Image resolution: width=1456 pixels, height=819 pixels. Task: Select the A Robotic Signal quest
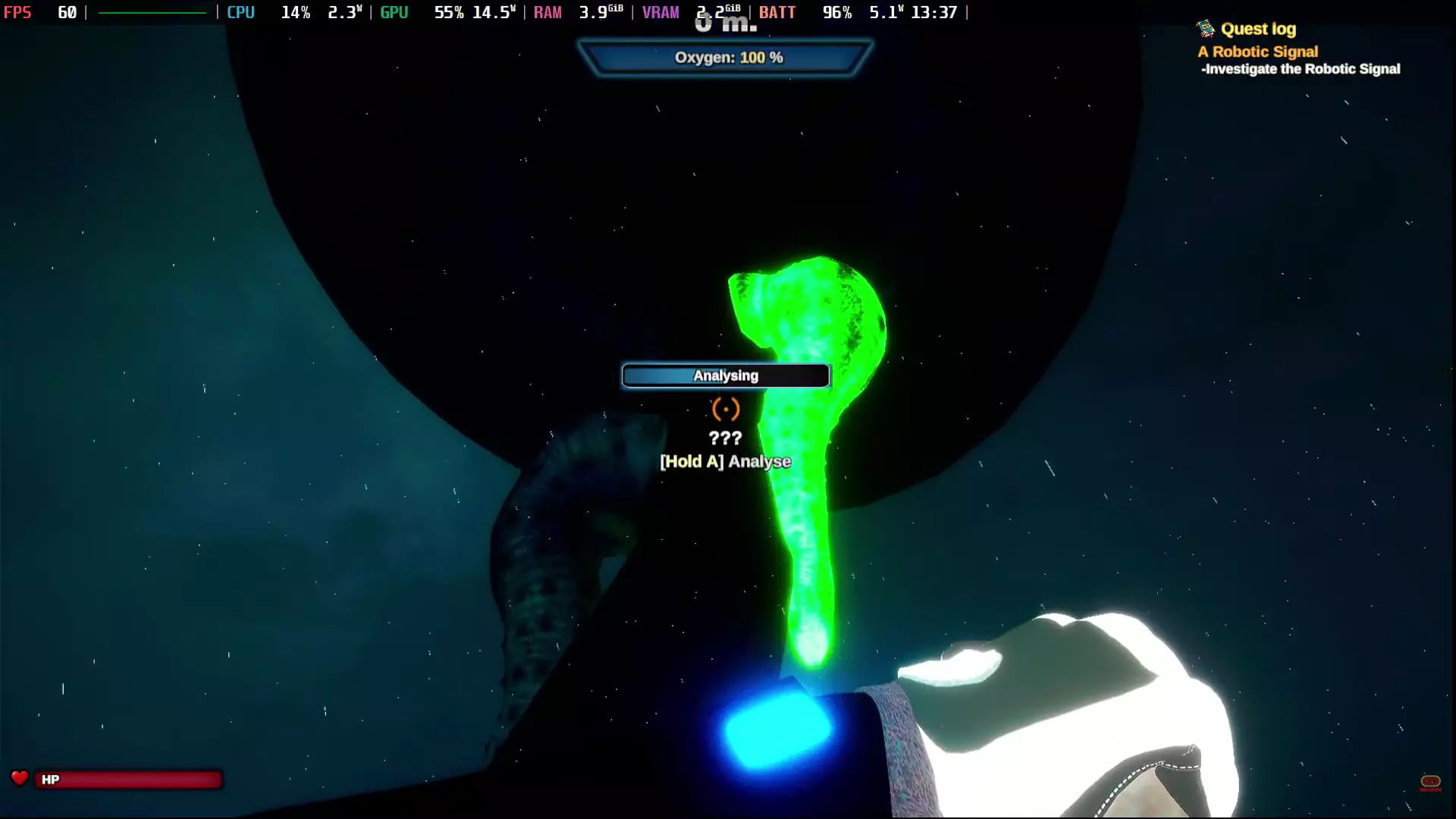(1257, 52)
